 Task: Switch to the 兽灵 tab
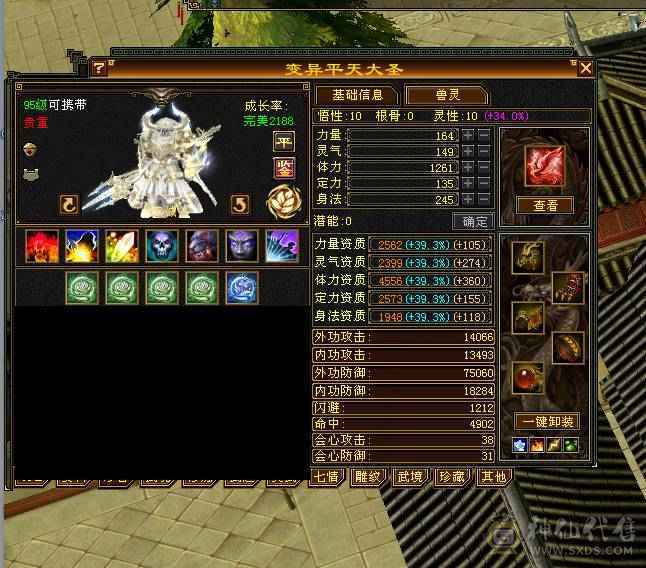pos(446,96)
